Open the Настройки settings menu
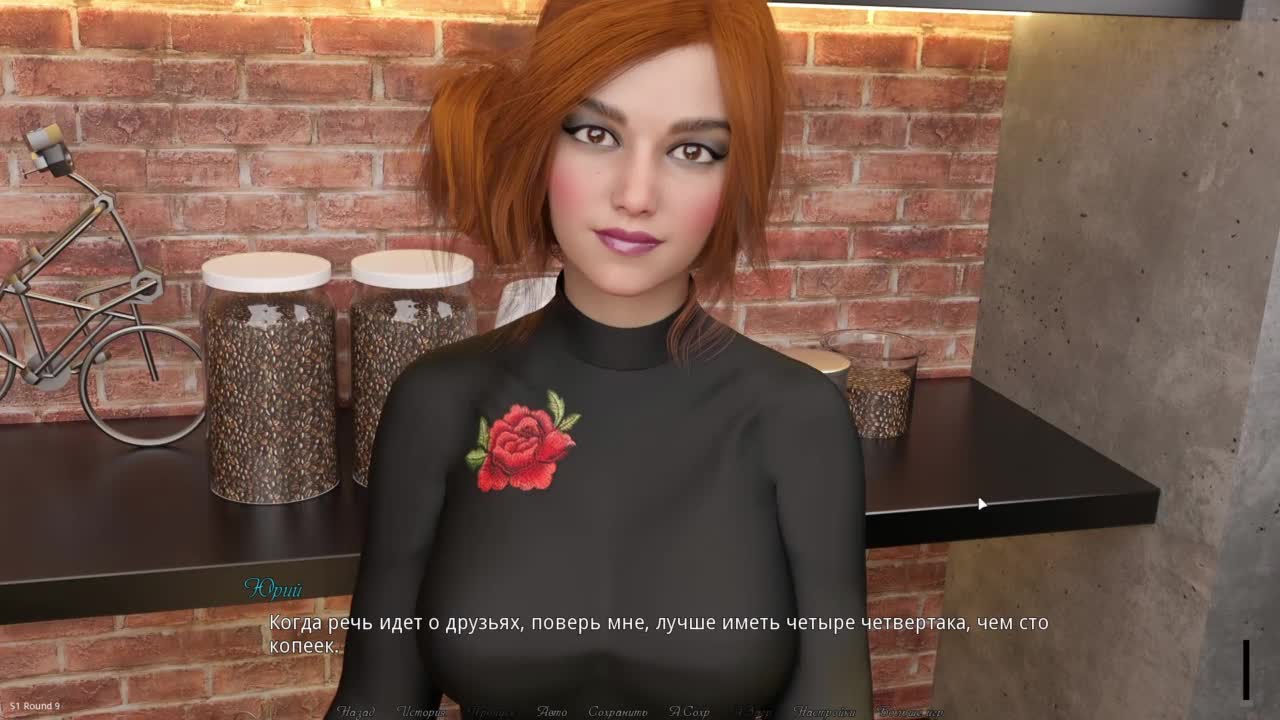 coord(824,712)
